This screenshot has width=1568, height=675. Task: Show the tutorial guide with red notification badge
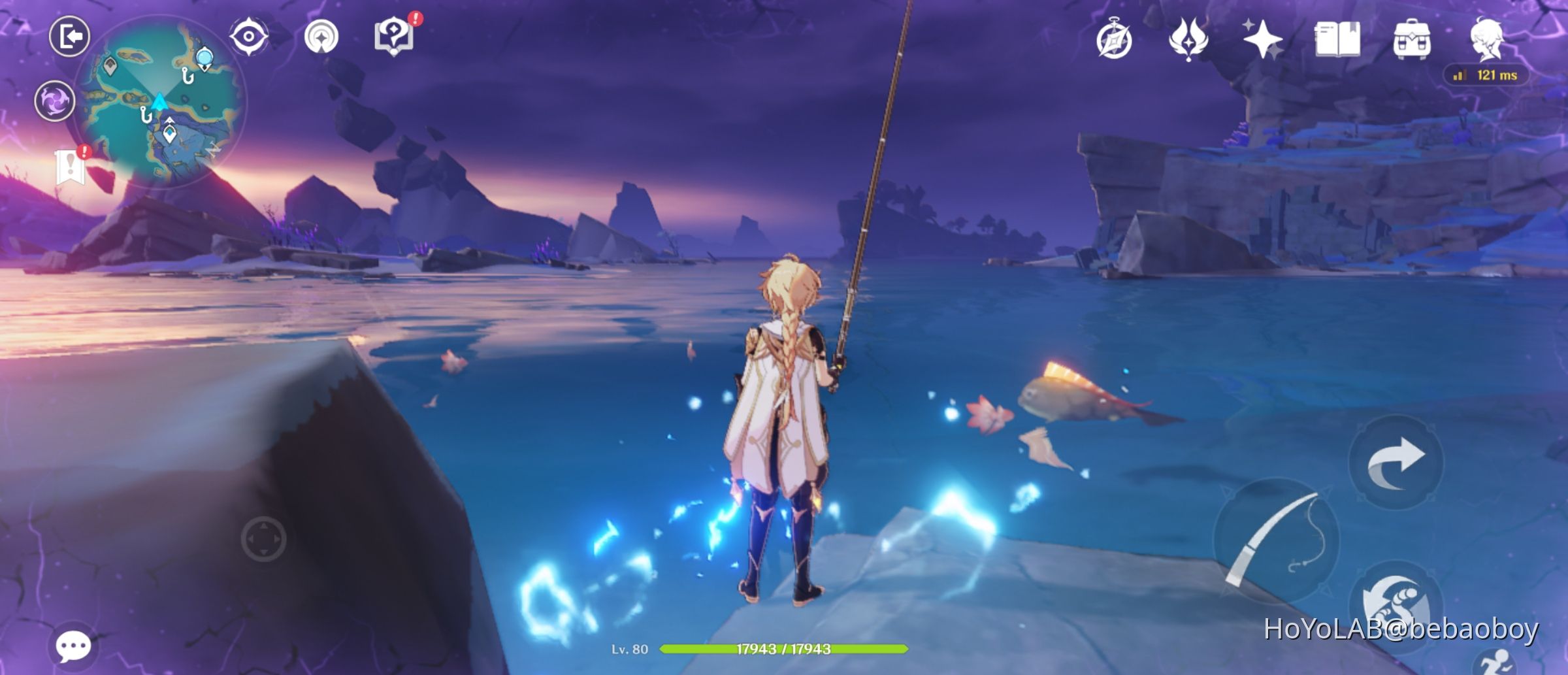pyautogui.click(x=393, y=37)
